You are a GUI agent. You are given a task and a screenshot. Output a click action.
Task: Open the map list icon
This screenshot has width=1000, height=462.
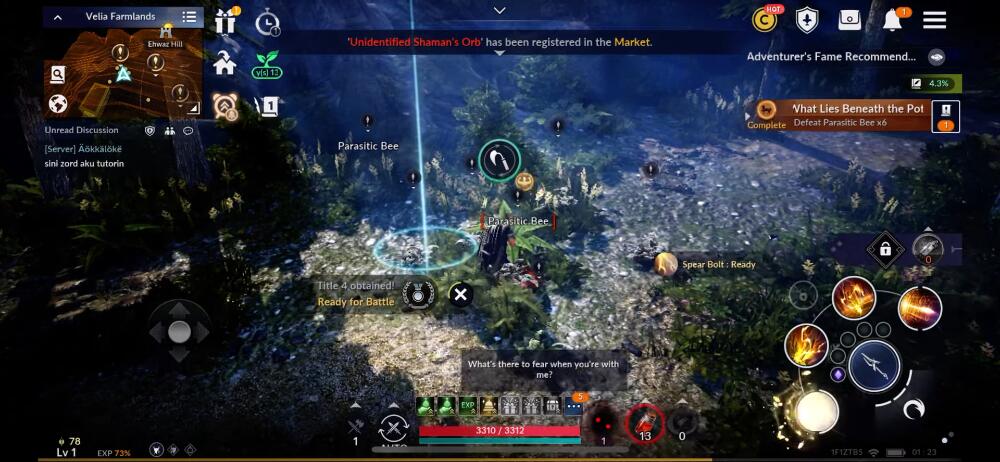tap(189, 17)
